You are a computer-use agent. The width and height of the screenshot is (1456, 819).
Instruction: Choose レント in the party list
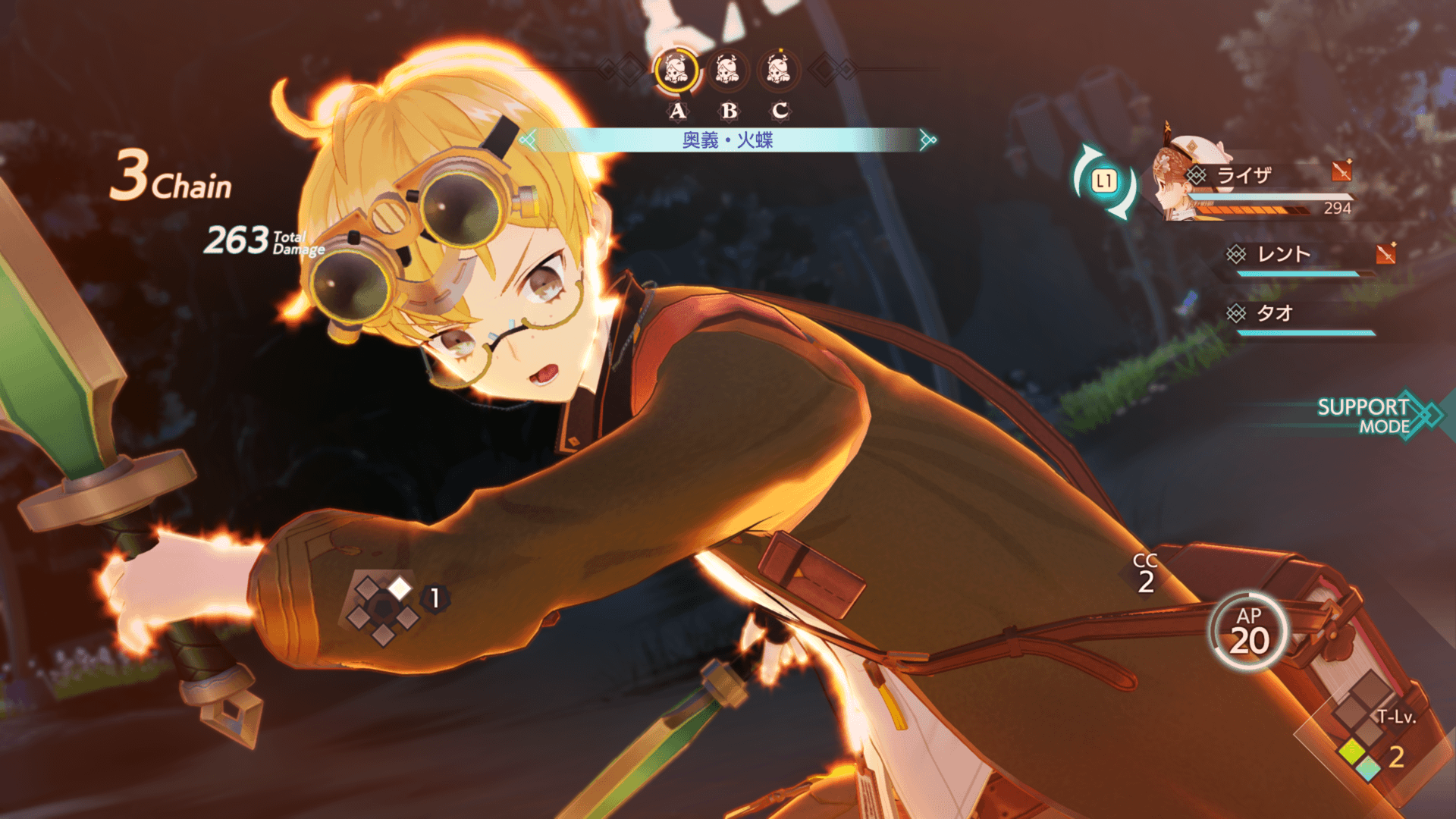(x=1283, y=254)
